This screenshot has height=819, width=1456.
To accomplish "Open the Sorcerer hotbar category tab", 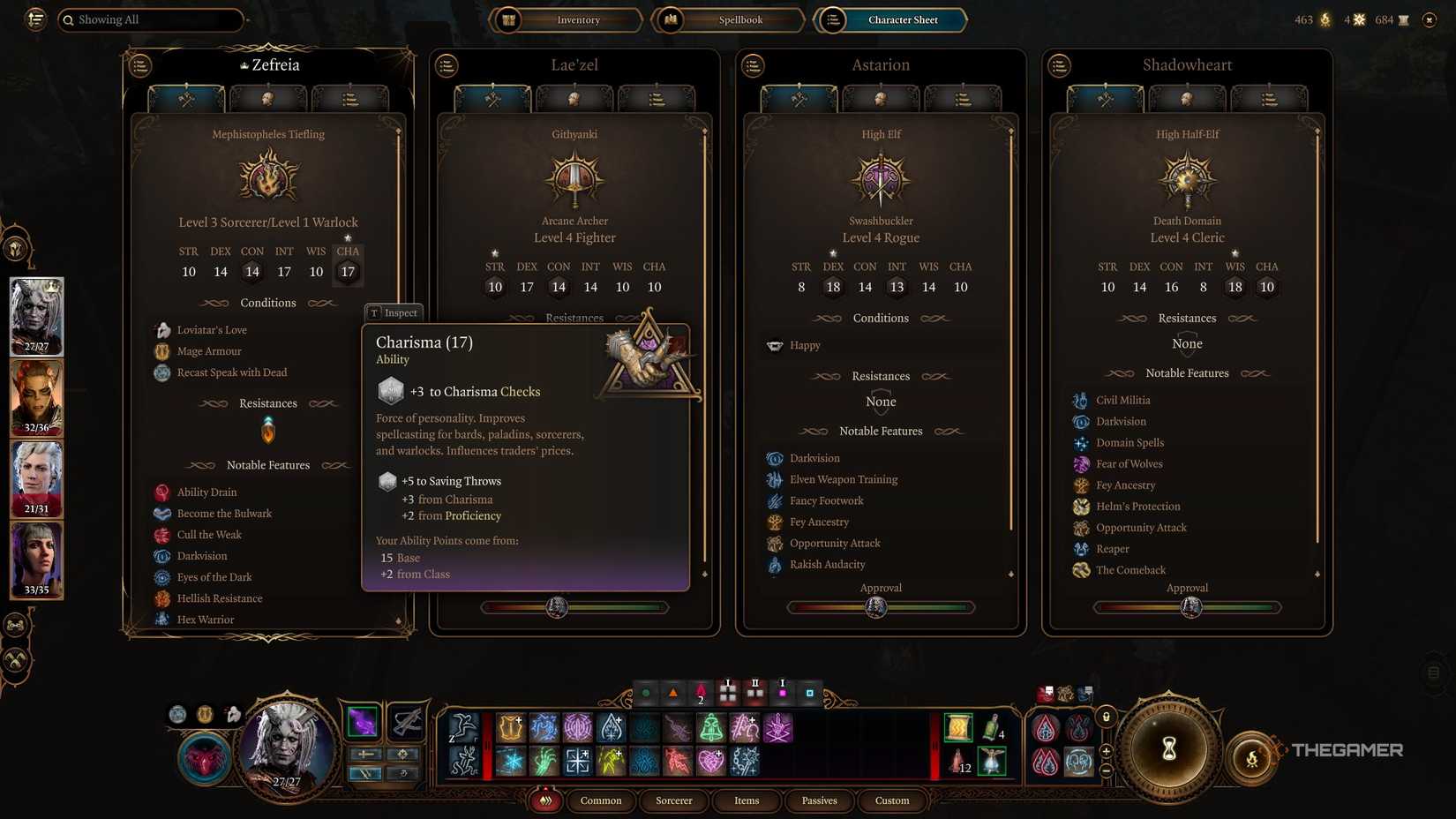I will pyautogui.click(x=673, y=800).
